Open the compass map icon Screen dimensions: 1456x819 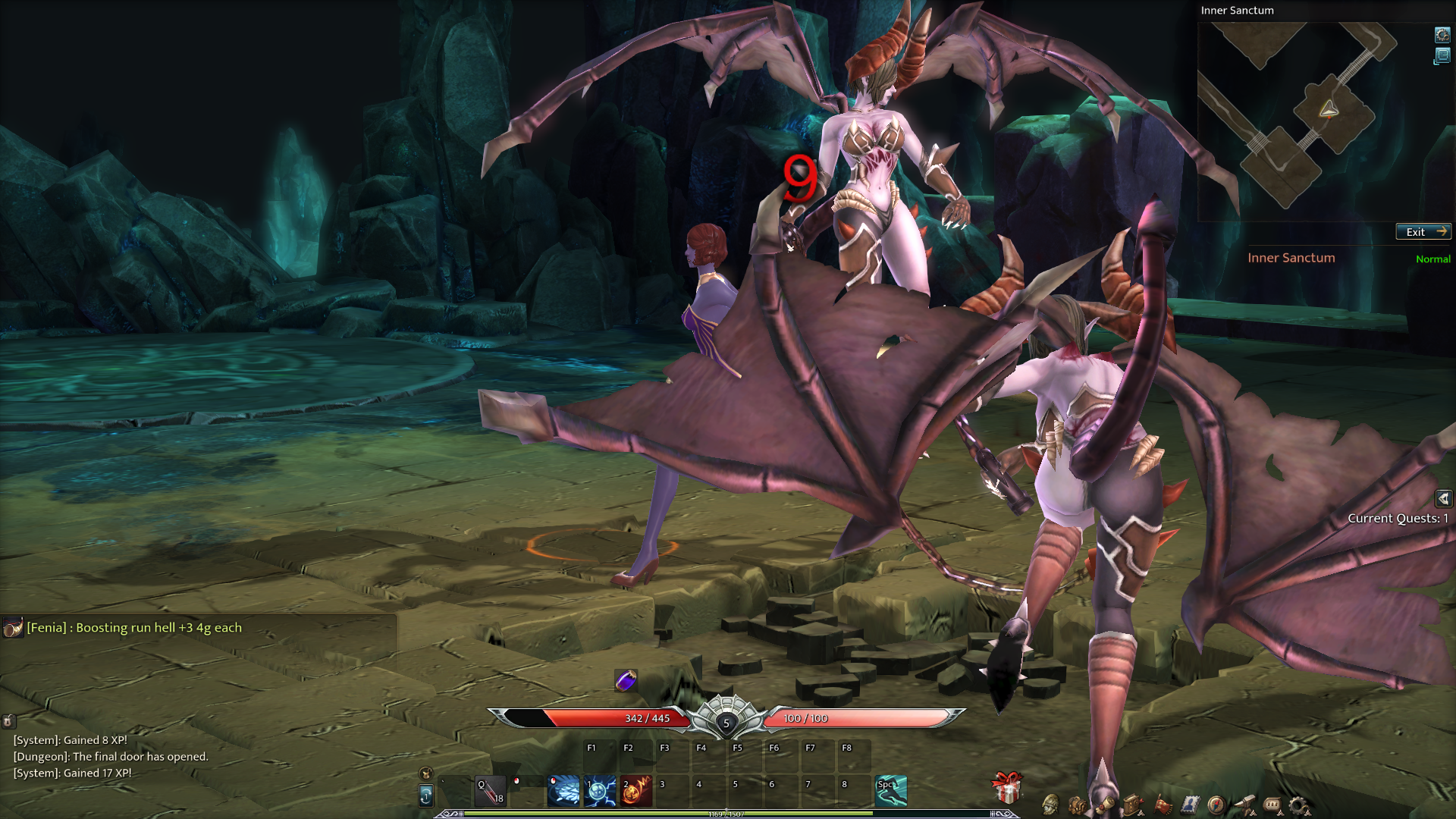click(x=1216, y=805)
